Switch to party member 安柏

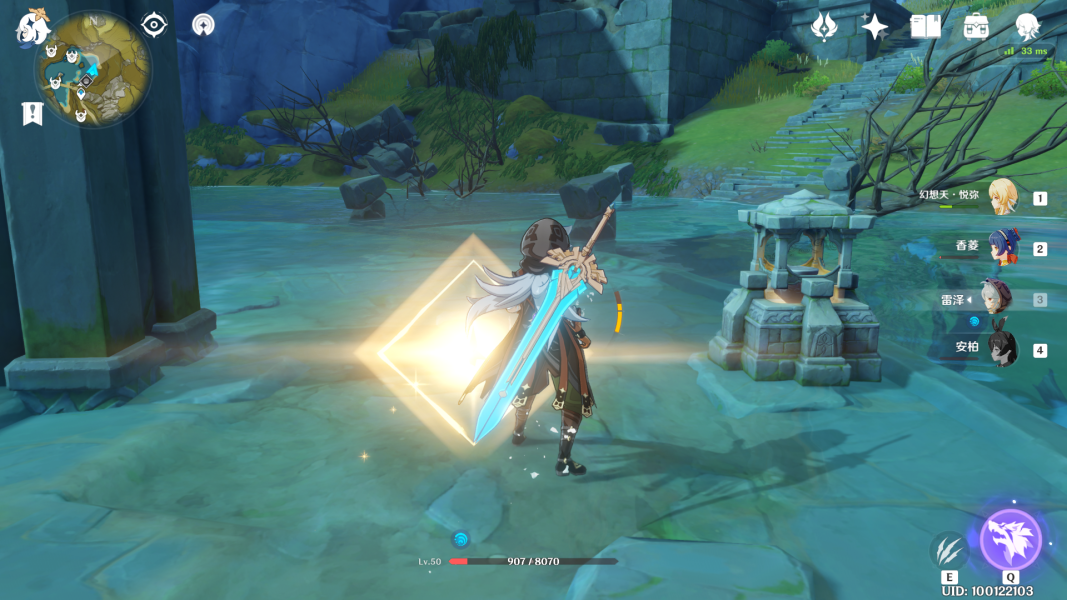point(1002,349)
